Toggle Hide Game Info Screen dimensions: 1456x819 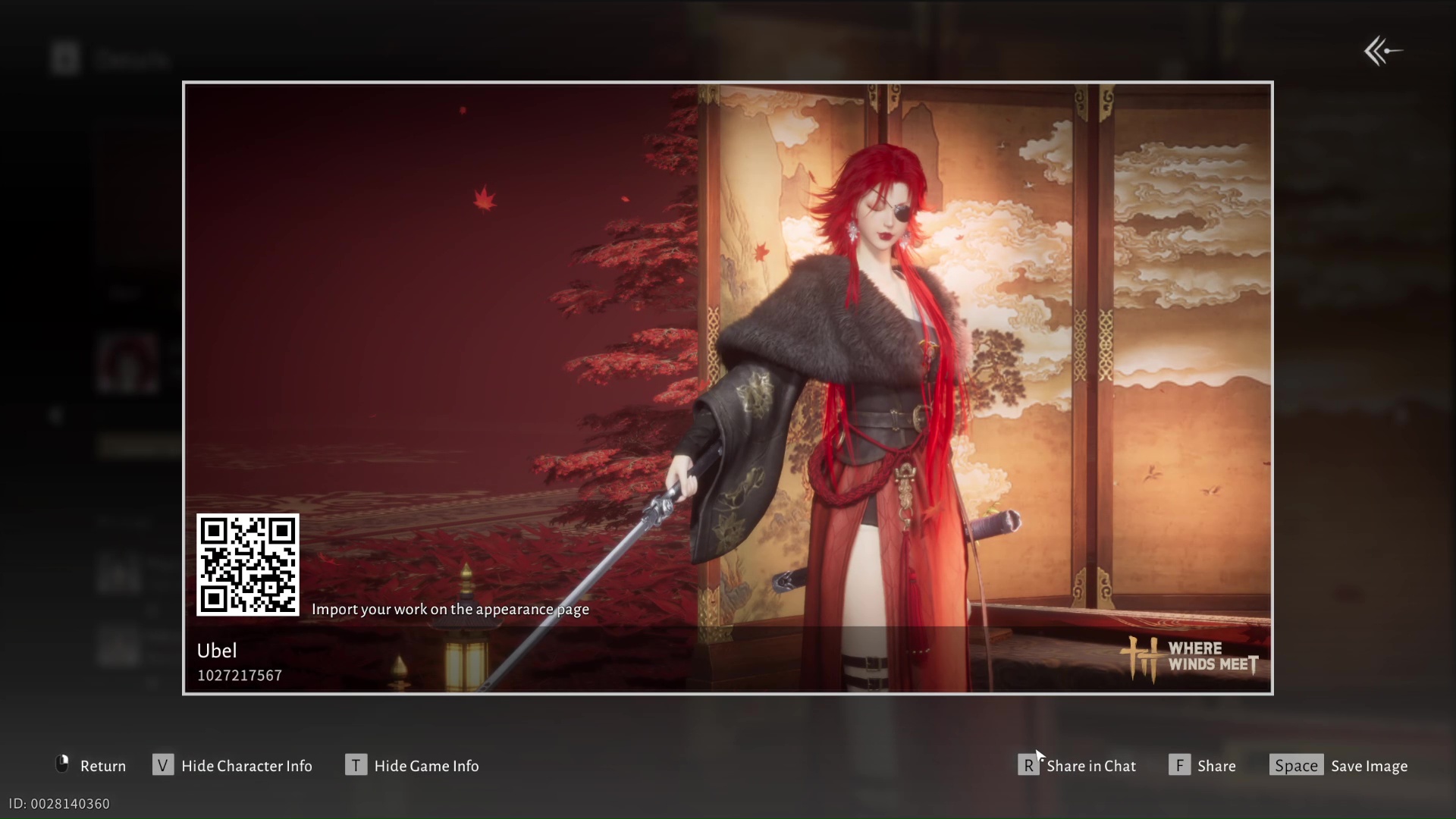tap(427, 765)
